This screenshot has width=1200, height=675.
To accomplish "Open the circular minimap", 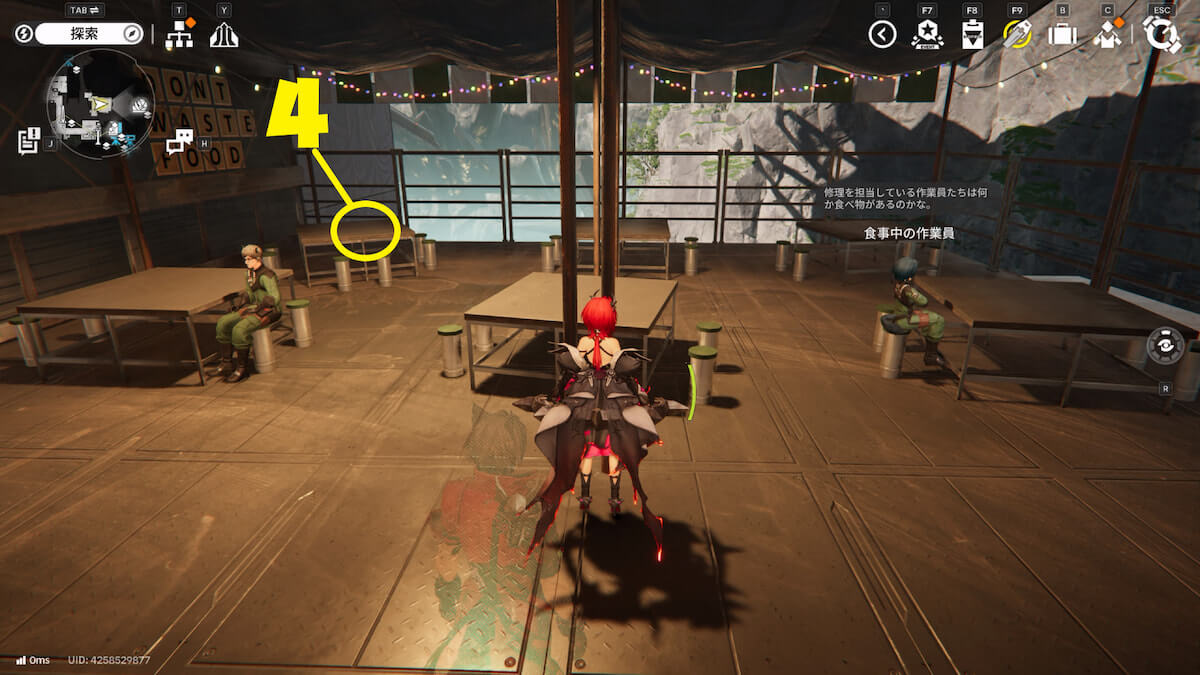I will (100, 105).
